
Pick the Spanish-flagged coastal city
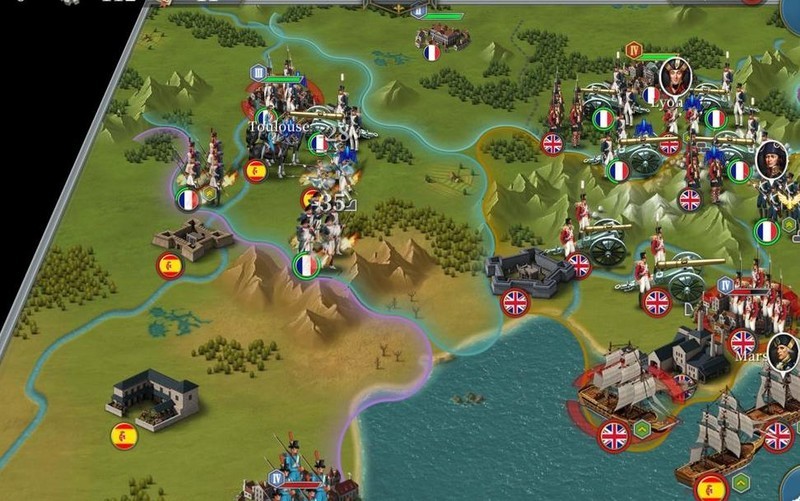click(151, 397)
